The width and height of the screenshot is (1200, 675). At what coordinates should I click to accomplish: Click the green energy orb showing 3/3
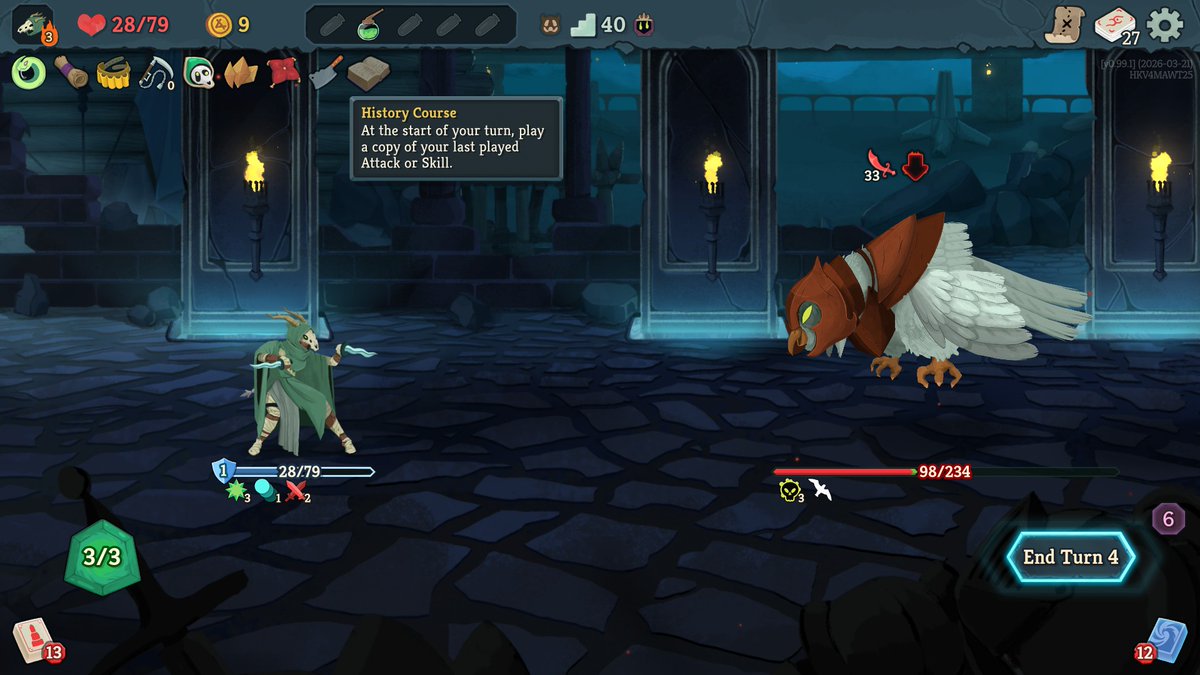pos(101,557)
